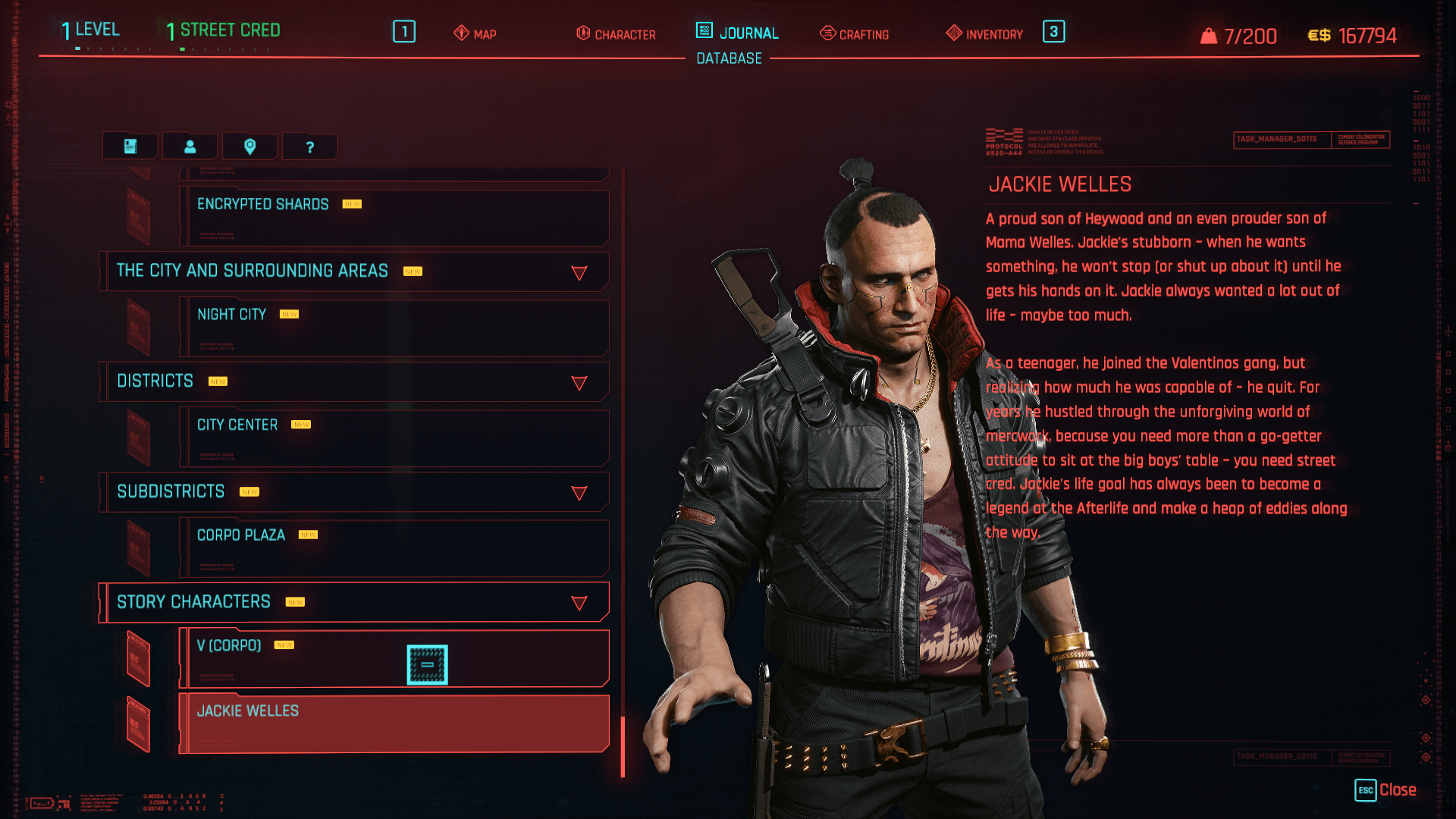
Task: Collapse the Districts category
Action: point(579,383)
